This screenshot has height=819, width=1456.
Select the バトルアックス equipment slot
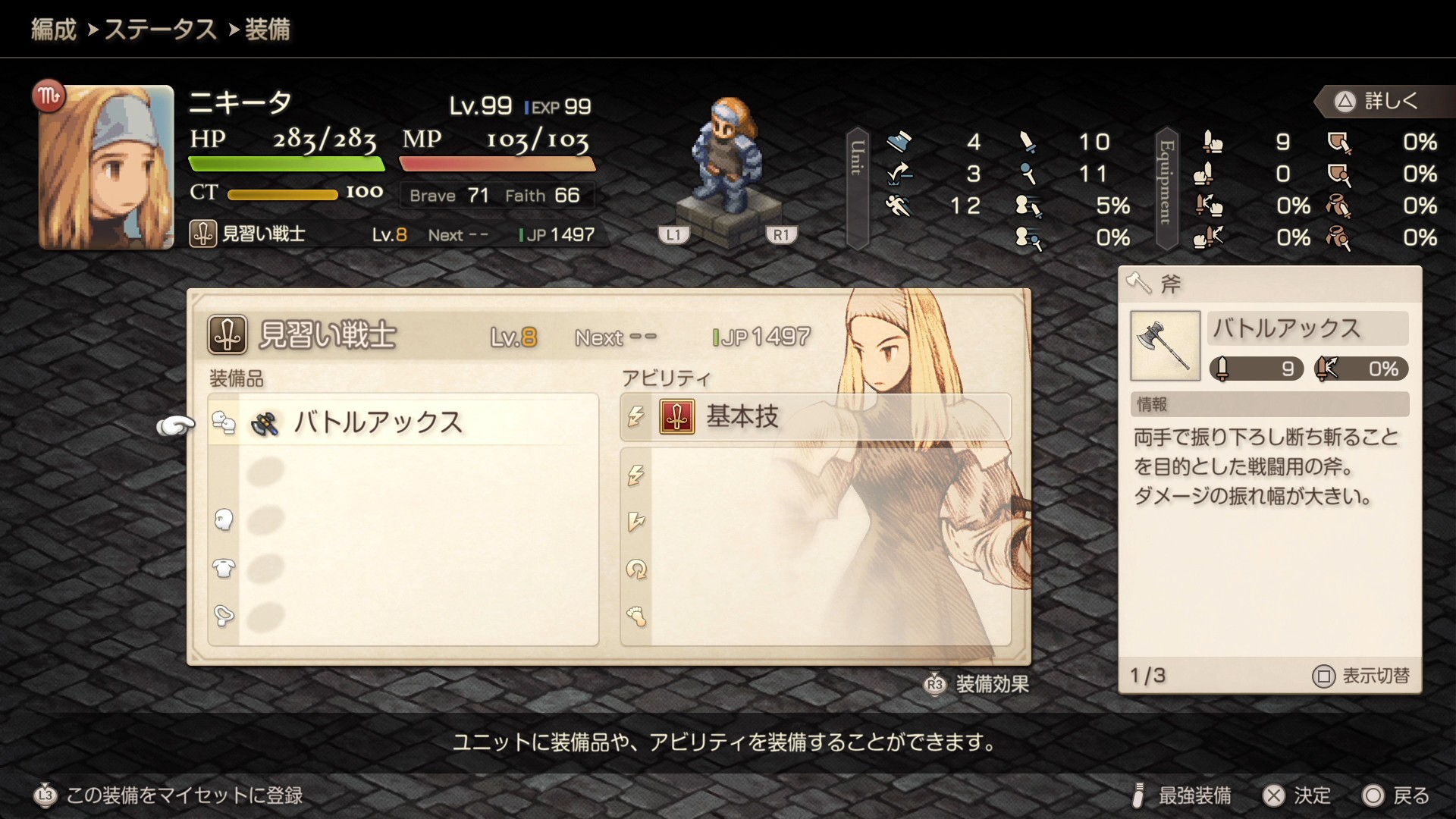(402, 422)
